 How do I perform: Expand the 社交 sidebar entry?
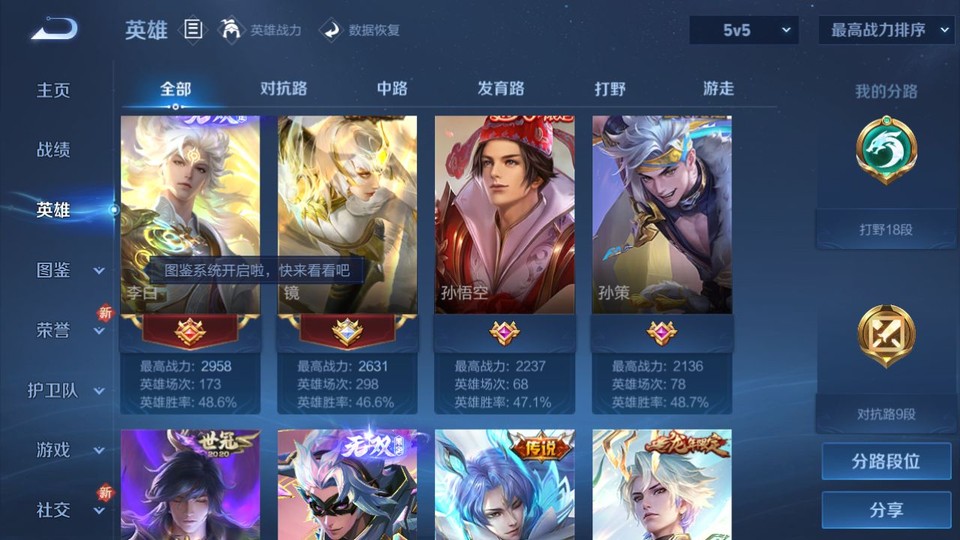(x=68, y=510)
